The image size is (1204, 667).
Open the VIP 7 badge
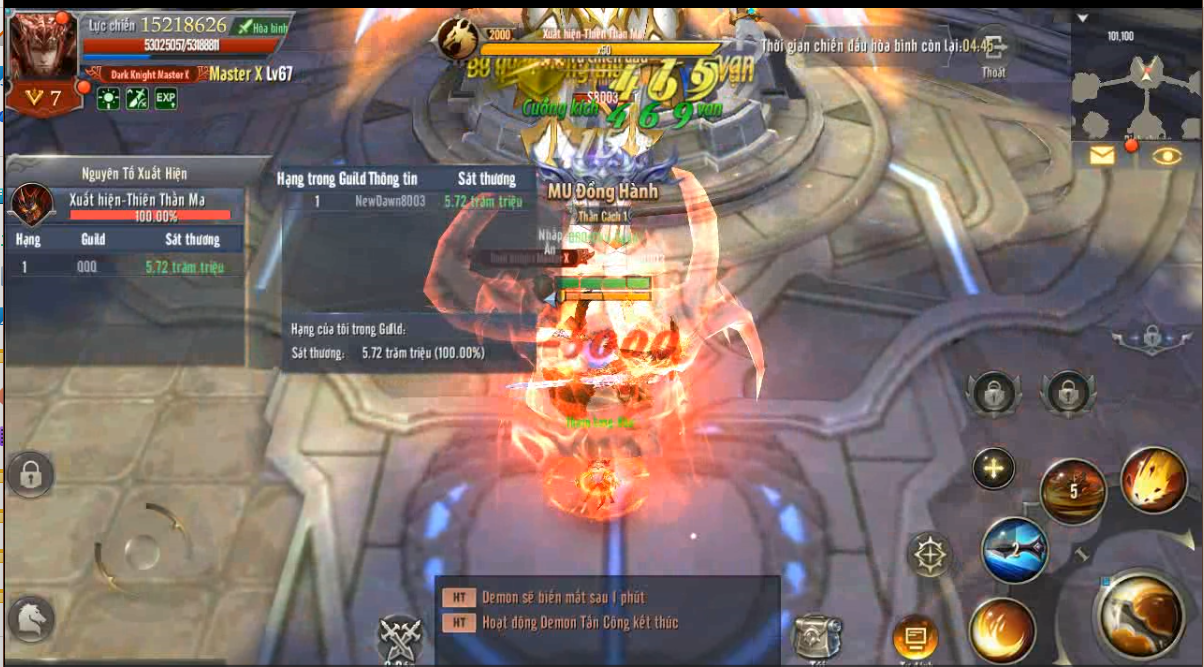coord(44,98)
